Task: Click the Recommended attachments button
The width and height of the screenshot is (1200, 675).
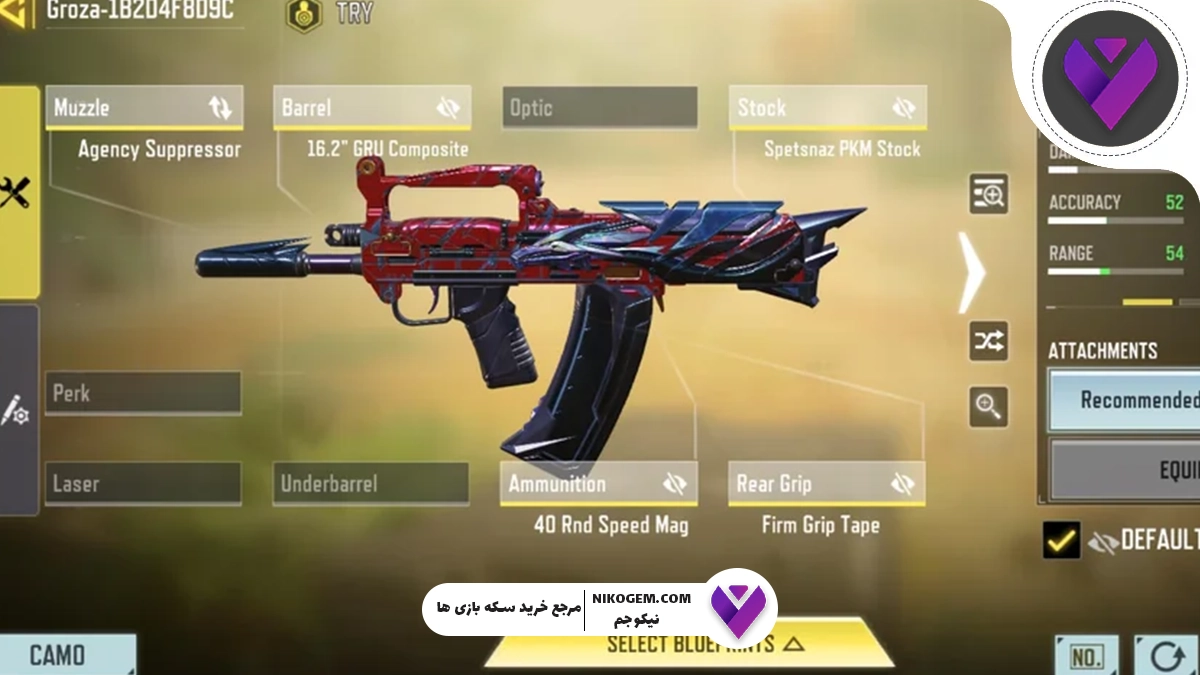Action: [1125, 400]
